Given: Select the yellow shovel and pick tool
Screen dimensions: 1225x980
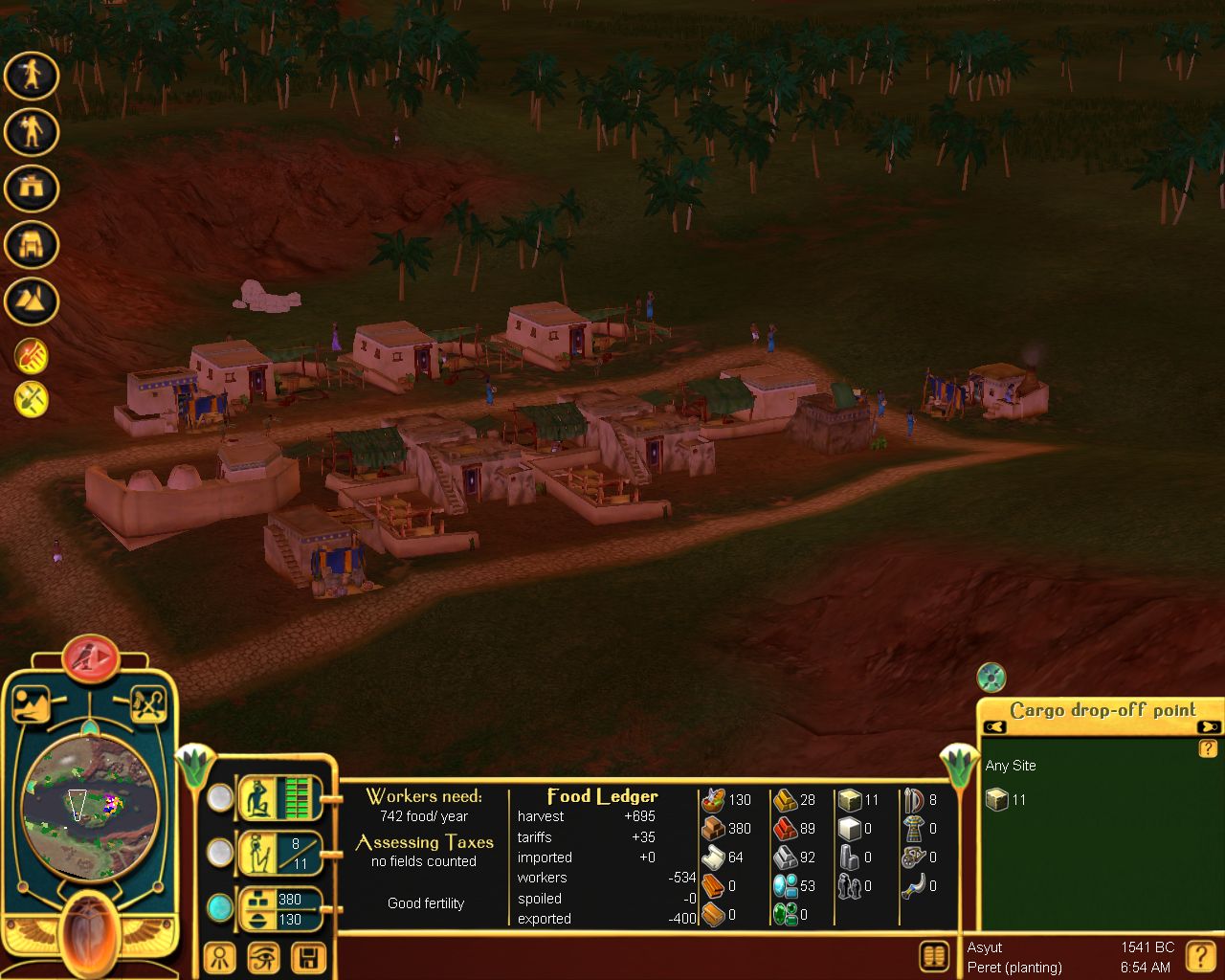Looking at the screenshot, I should [x=32, y=397].
